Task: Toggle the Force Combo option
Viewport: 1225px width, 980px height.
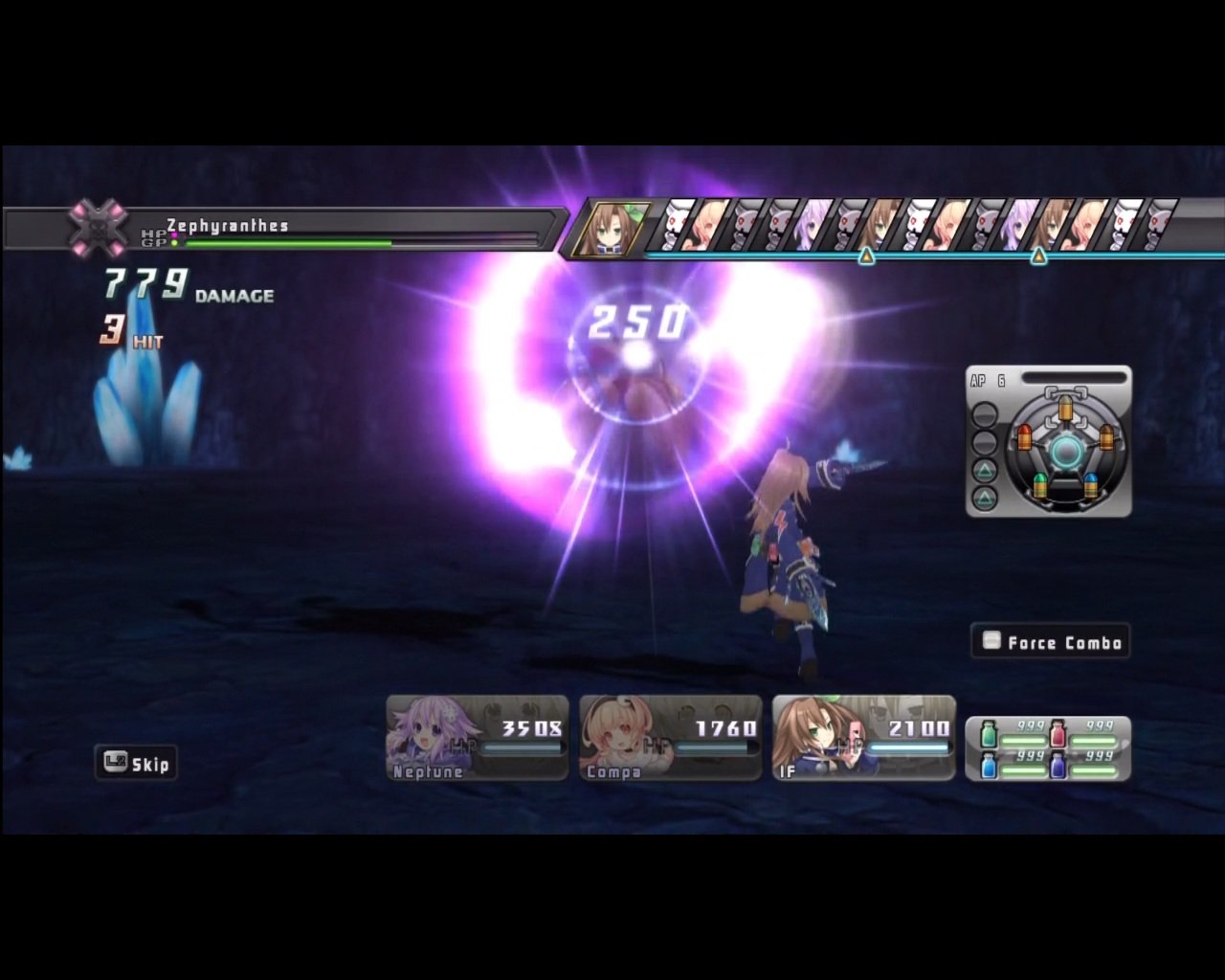Action: coord(1050,641)
